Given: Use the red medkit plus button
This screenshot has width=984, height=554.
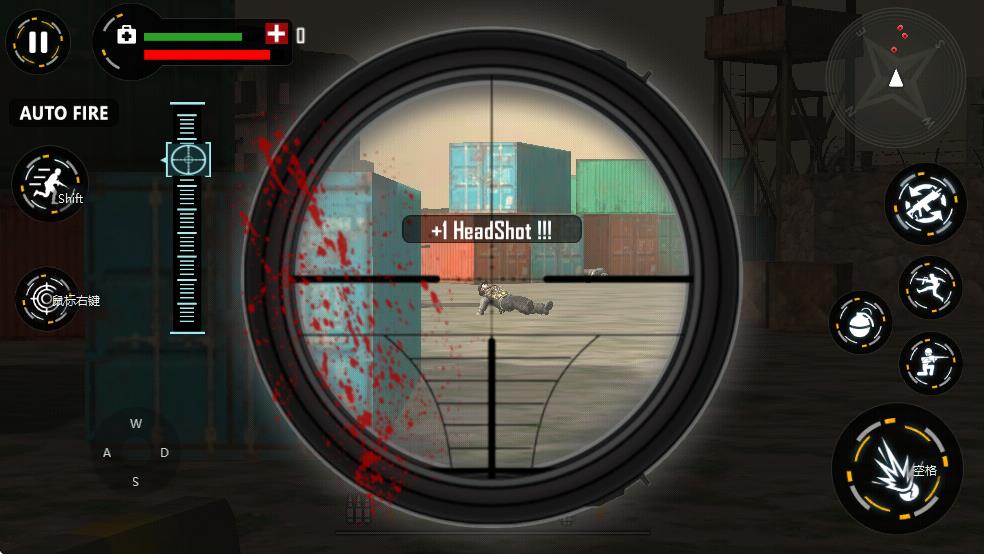Looking at the screenshot, I should (x=276, y=34).
